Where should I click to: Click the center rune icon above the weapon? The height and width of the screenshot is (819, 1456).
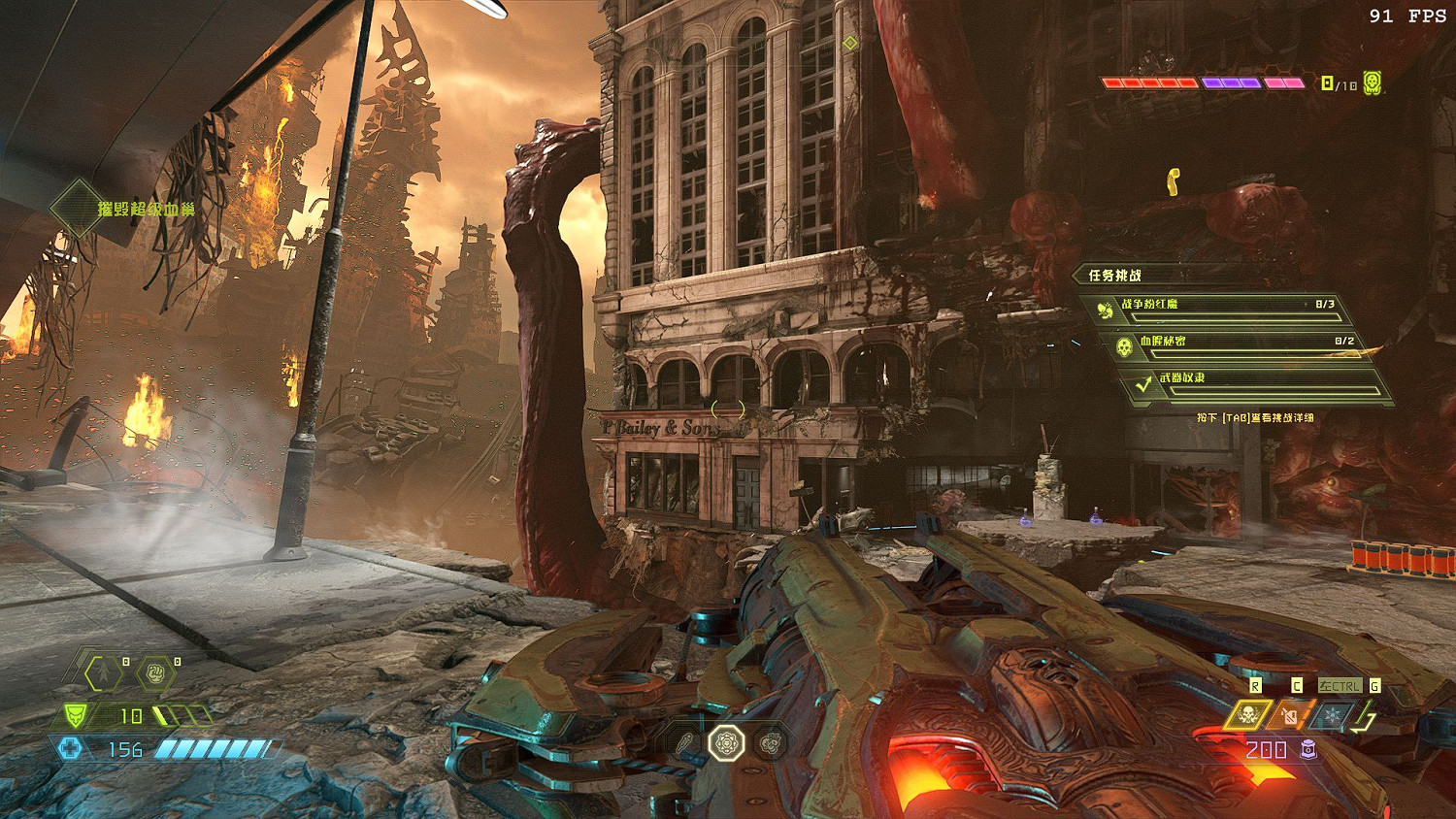coord(726,743)
